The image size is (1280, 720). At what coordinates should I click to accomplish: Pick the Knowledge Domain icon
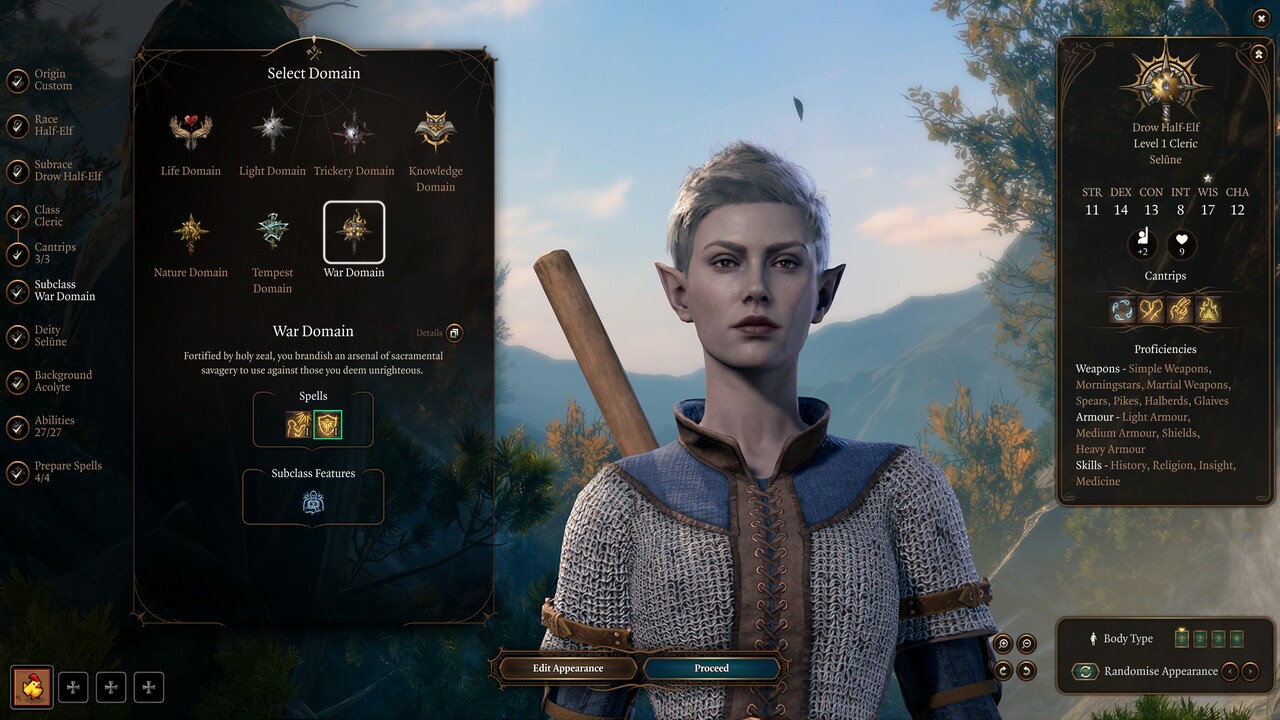435,130
